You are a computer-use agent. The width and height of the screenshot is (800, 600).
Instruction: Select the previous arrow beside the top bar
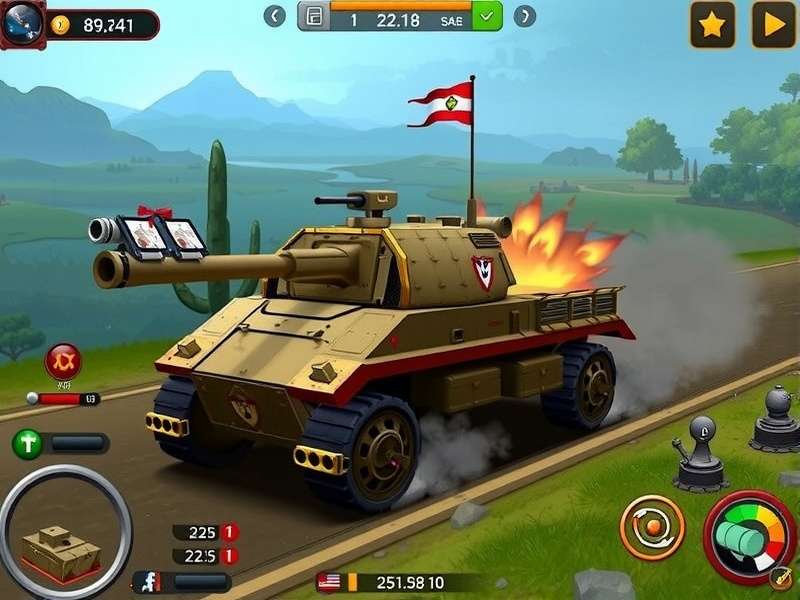(275, 16)
